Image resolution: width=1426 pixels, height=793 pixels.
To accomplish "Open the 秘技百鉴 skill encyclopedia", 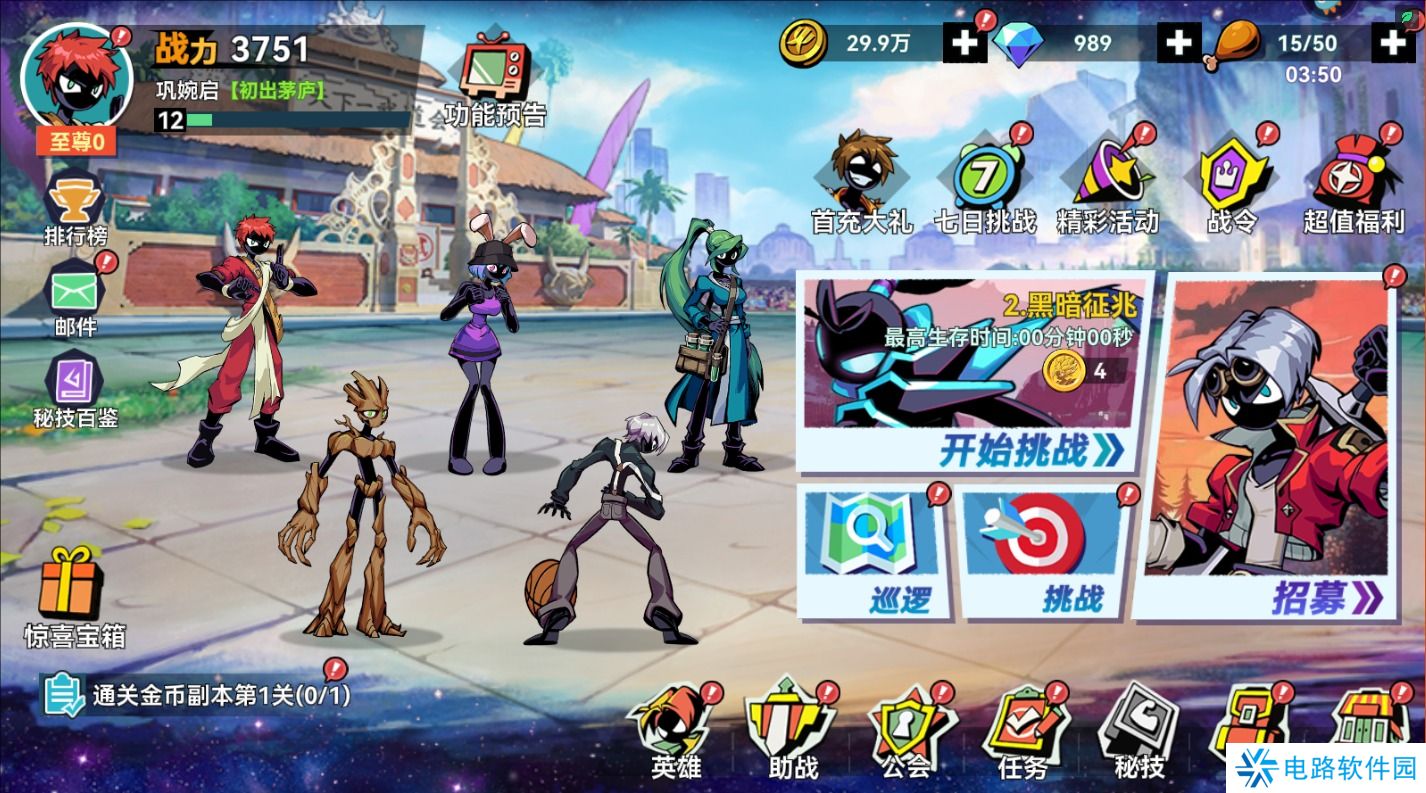I will (76, 388).
